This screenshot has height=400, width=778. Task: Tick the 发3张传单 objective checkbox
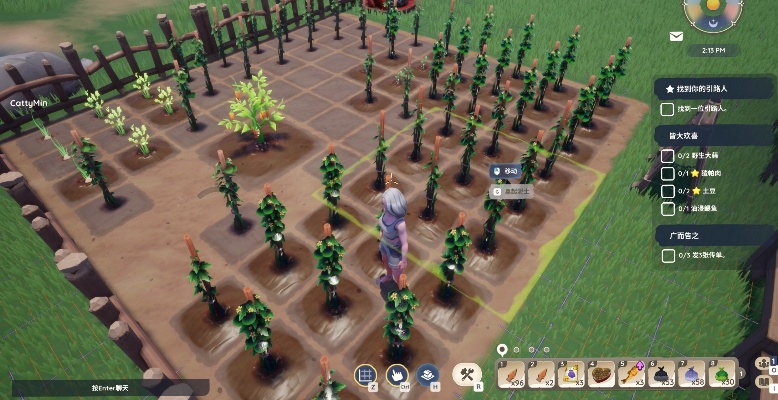coord(667,255)
